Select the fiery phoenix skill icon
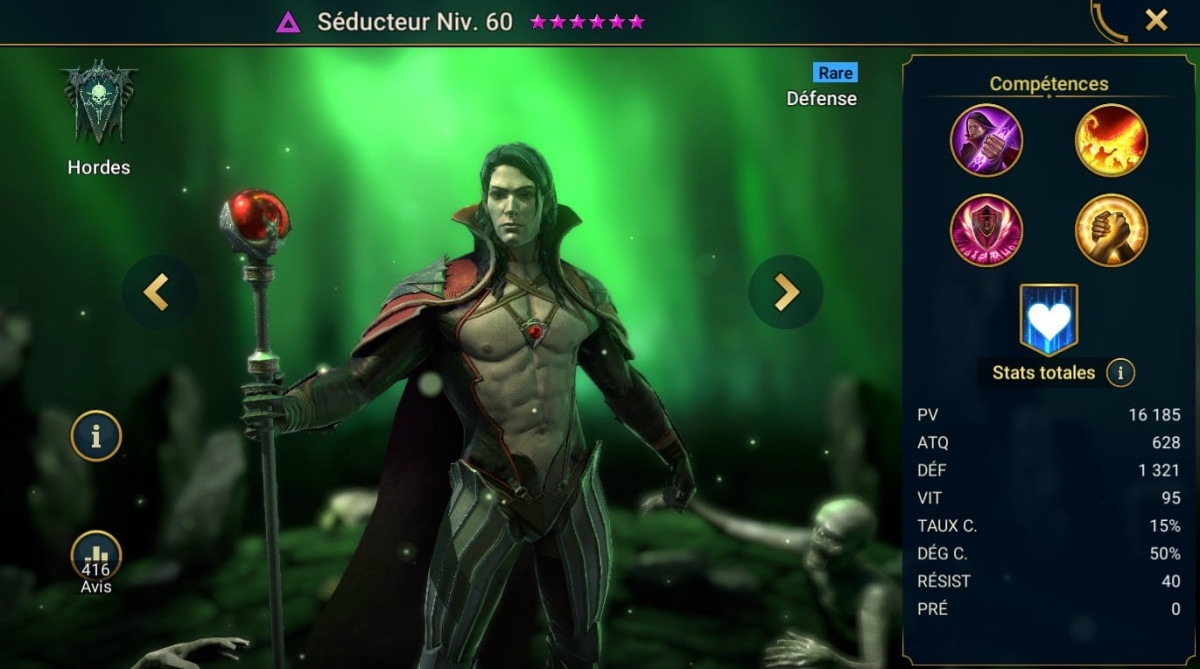 (x=1111, y=140)
